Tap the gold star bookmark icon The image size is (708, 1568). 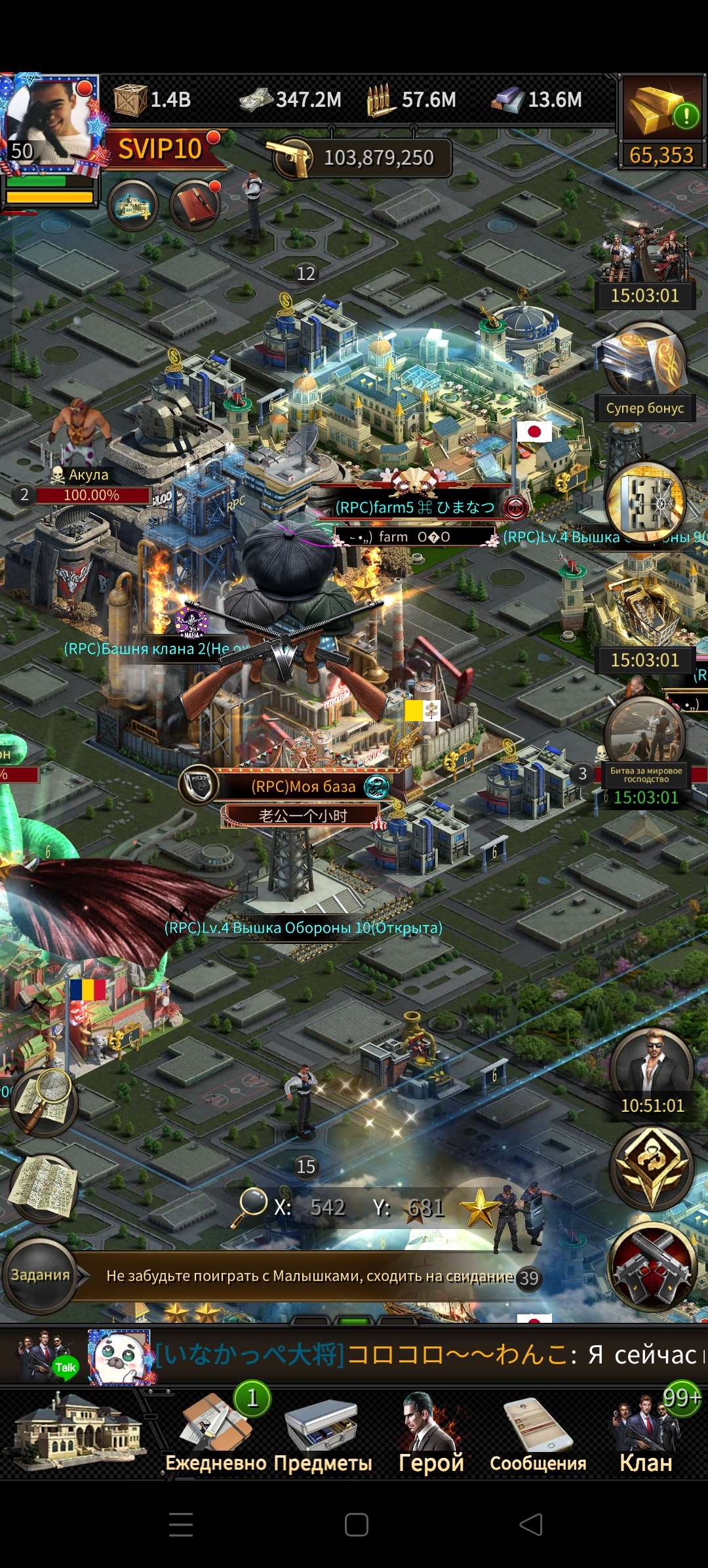click(479, 1207)
